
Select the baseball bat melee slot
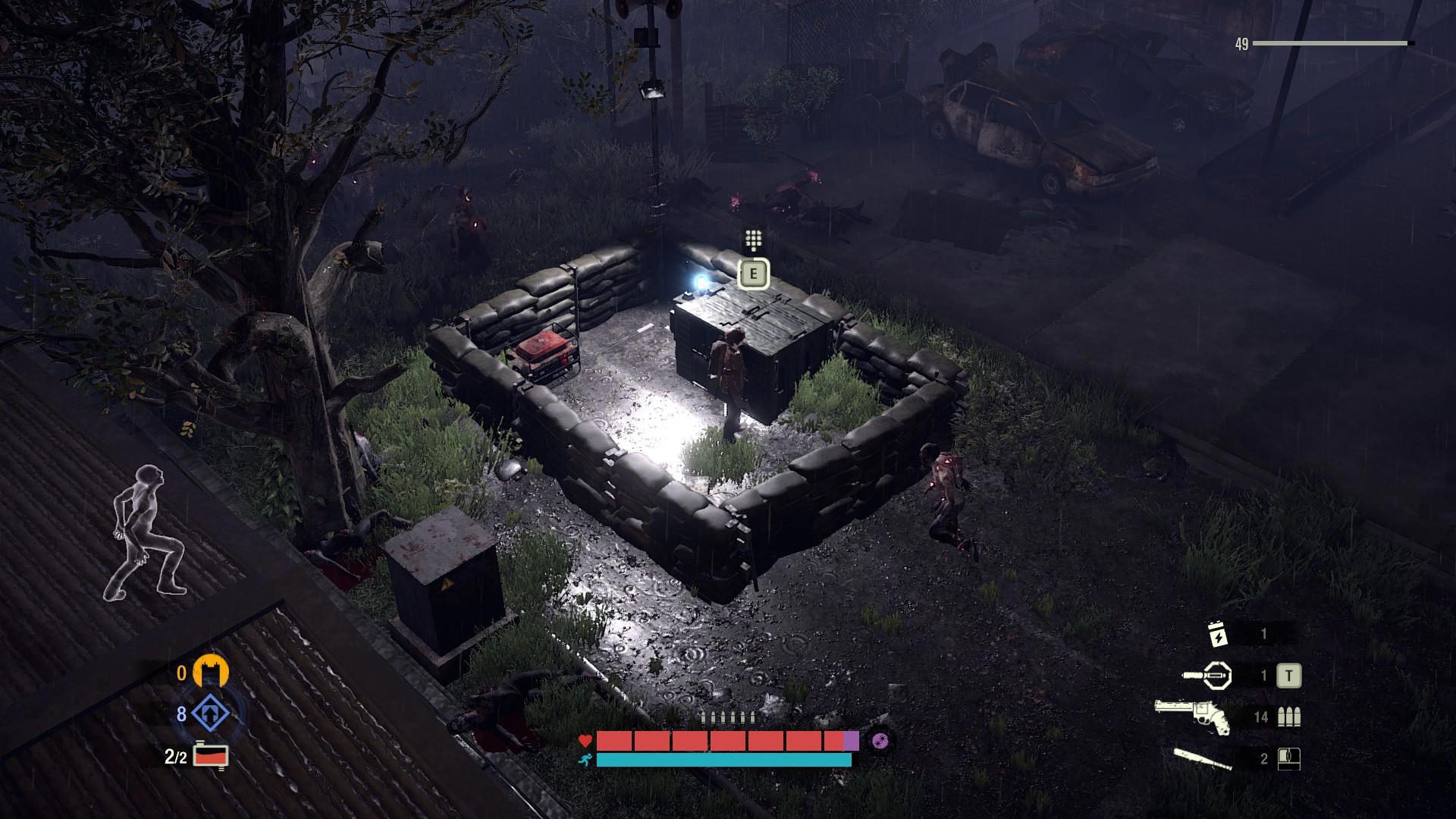pos(1202,757)
